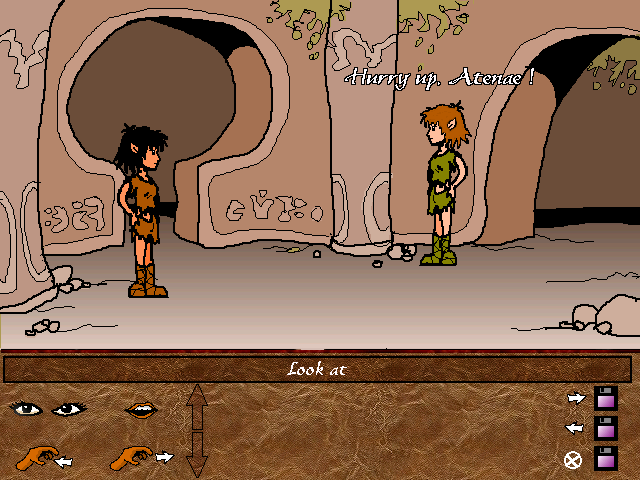Select the hand with right arrow (give) verb
The image size is (640, 480).
140,458
